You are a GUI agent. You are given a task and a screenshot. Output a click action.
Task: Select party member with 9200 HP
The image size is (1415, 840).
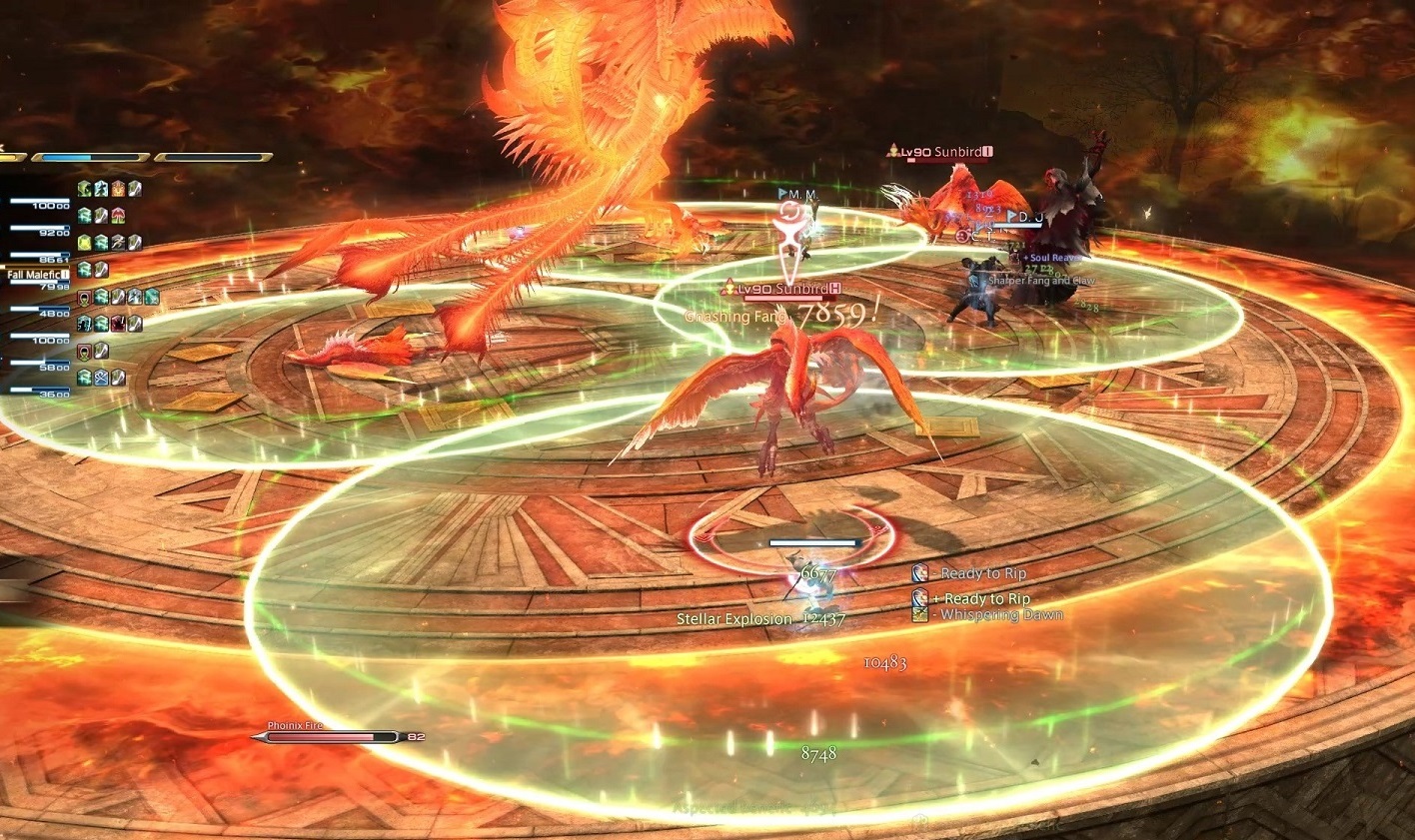click(40, 229)
